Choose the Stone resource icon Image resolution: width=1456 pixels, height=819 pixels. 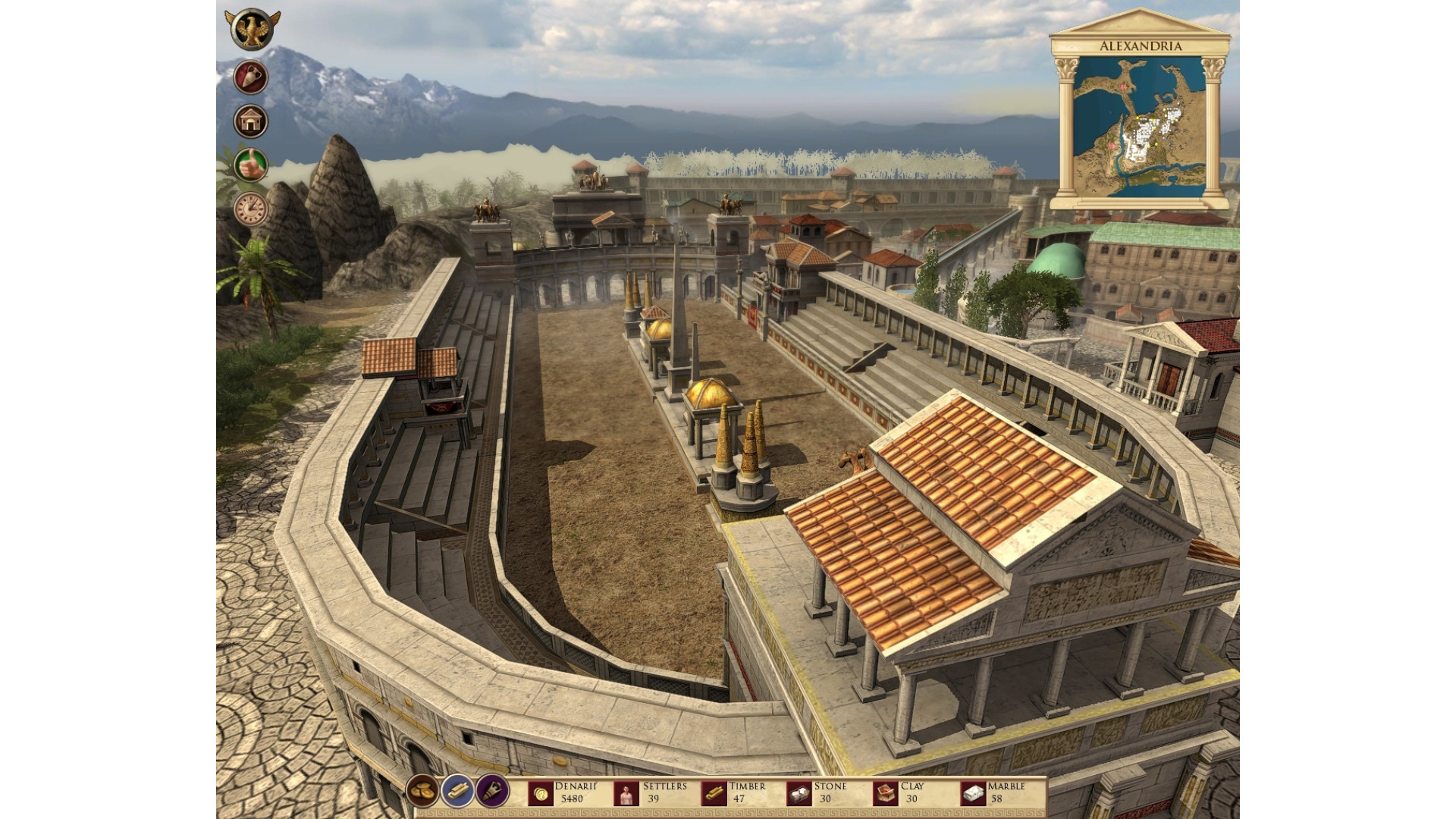click(799, 793)
